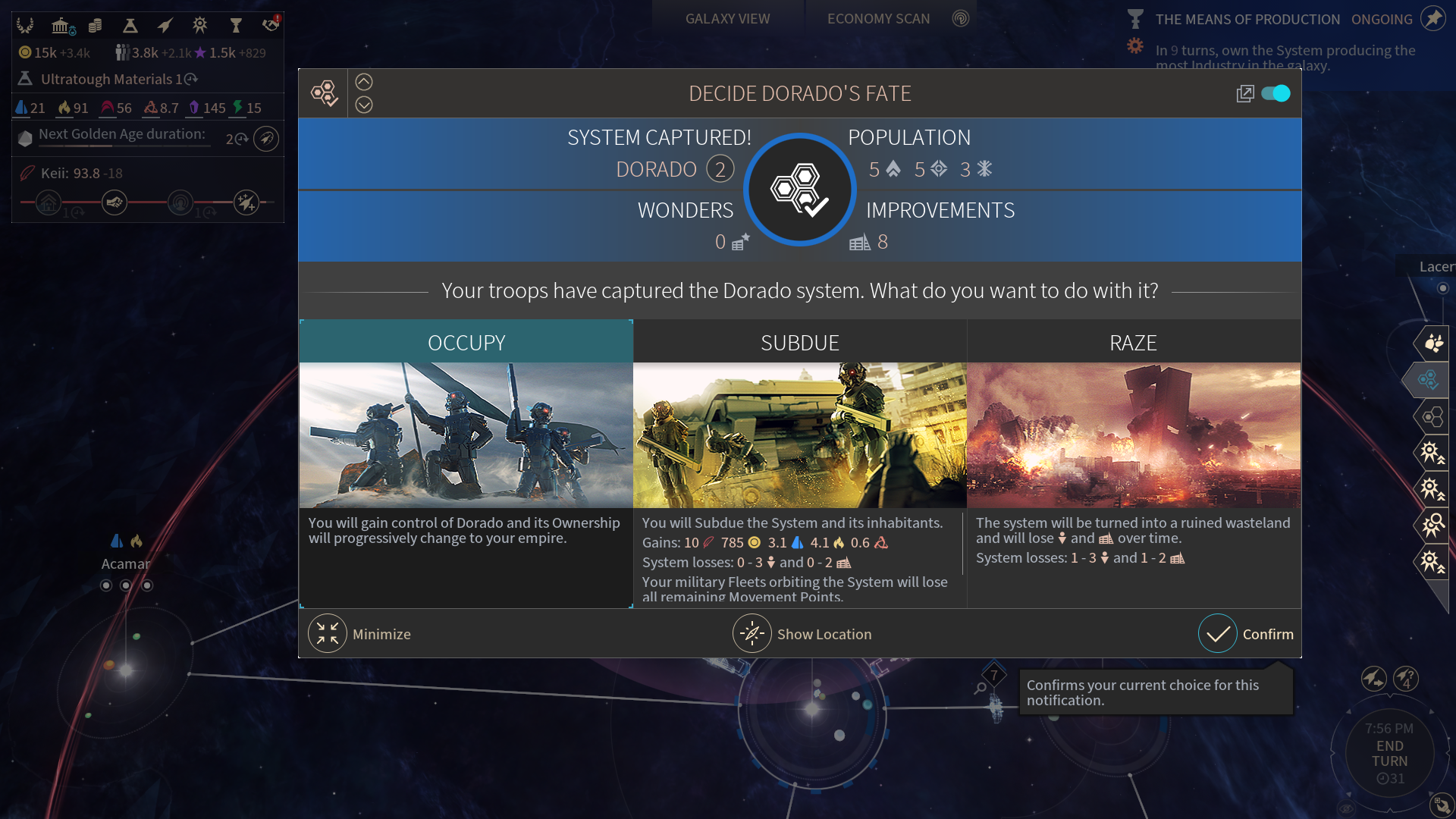Viewport: 1456px width, 819px height.
Task: Click the pin icon beside quest status
Action: pyautogui.click(x=1432, y=18)
